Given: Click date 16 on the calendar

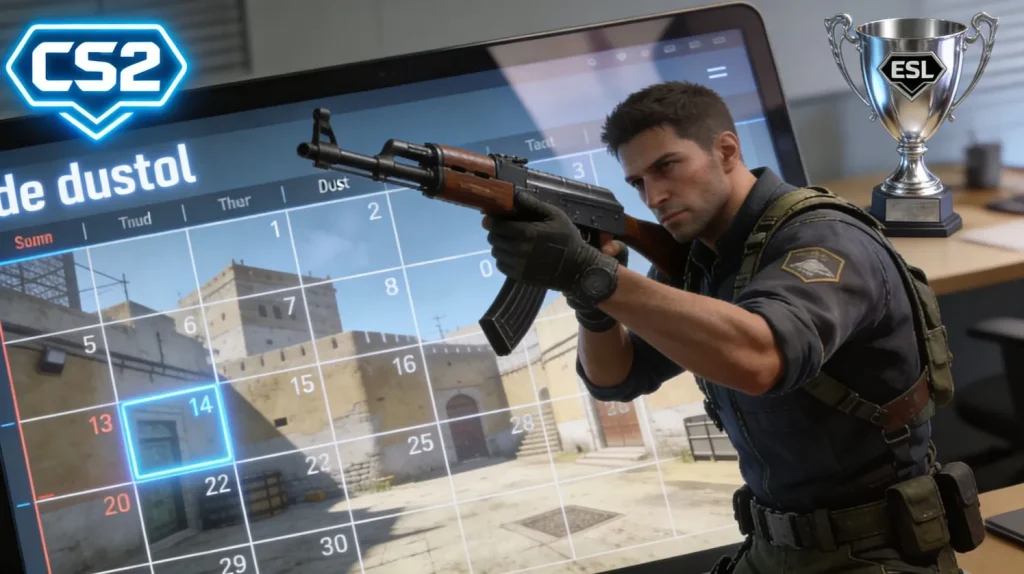Looking at the screenshot, I should tap(404, 365).
